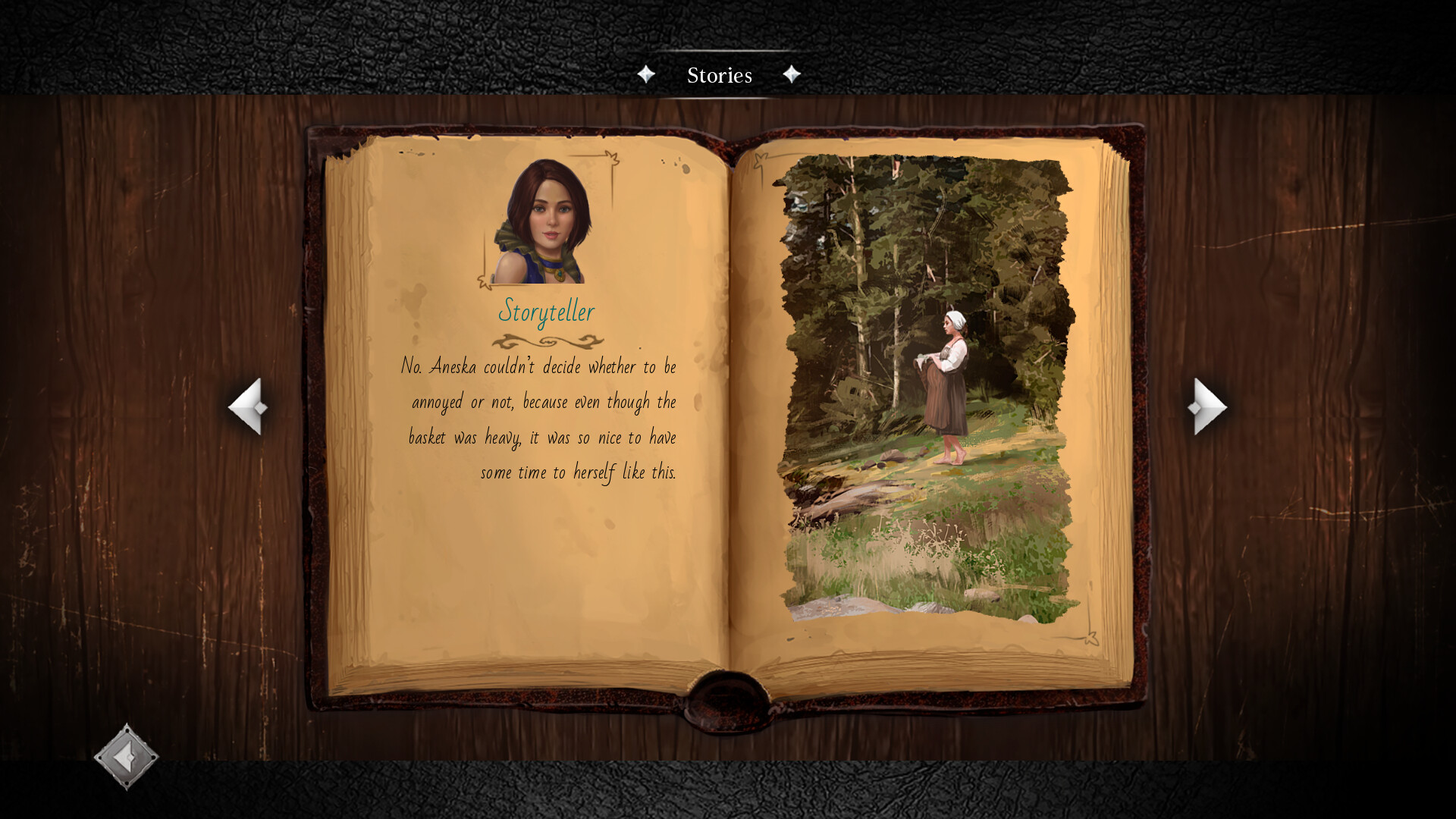This screenshot has height=819, width=1456.
Task: Click the diamond ornament right of Stories title
Action: (792, 73)
